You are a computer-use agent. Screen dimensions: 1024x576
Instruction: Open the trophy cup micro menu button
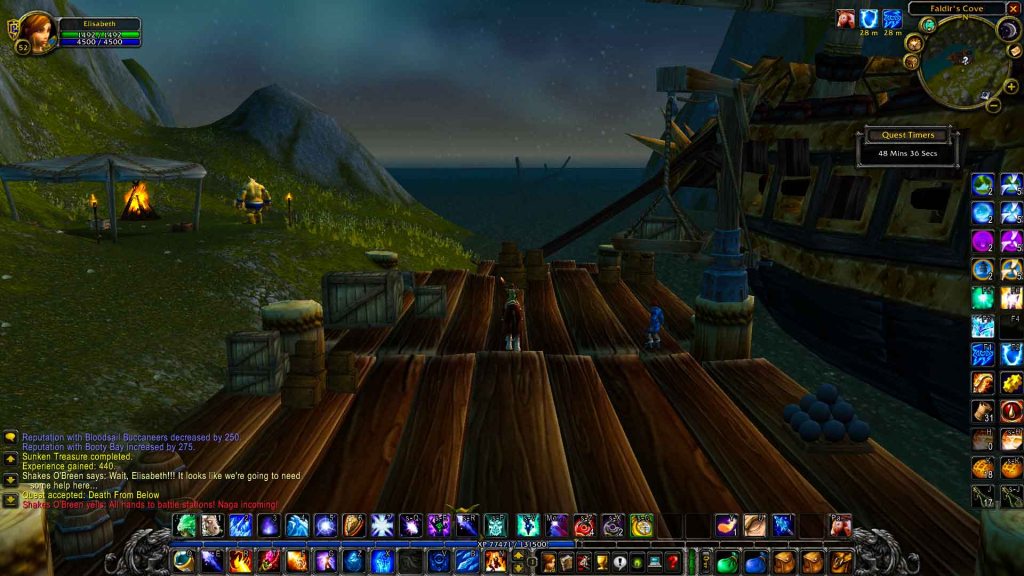[x=601, y=561]
